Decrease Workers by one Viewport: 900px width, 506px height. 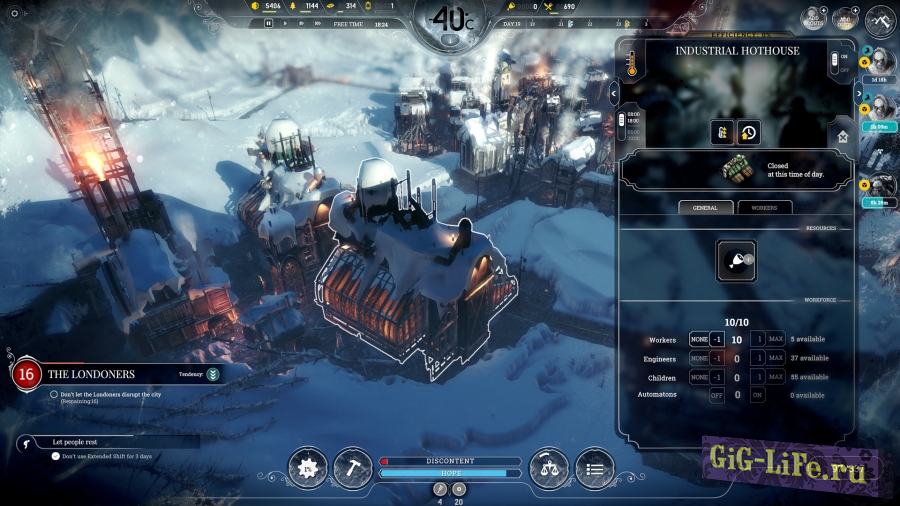click(716, 340)
